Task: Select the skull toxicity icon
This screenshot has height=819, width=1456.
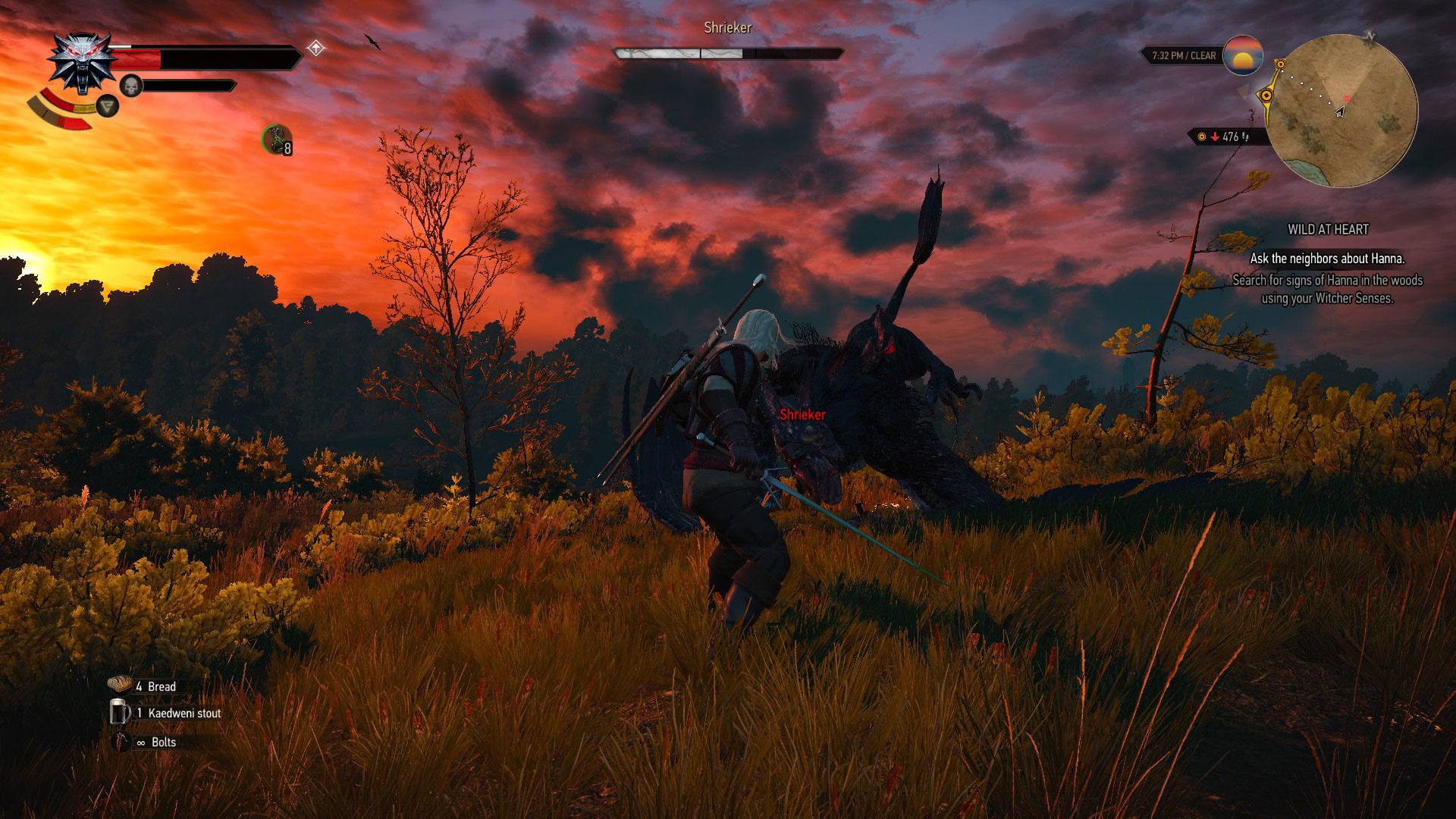Action: 132,85
